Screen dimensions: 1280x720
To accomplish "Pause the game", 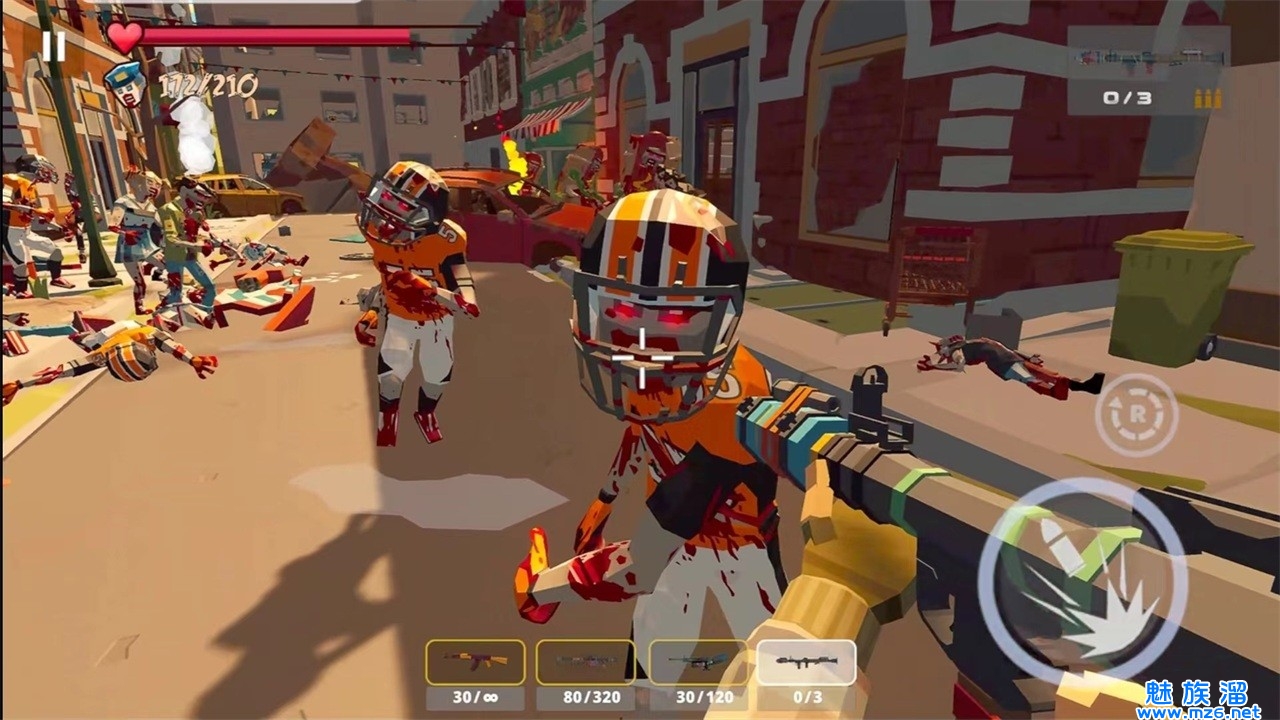I will (53, 45).
